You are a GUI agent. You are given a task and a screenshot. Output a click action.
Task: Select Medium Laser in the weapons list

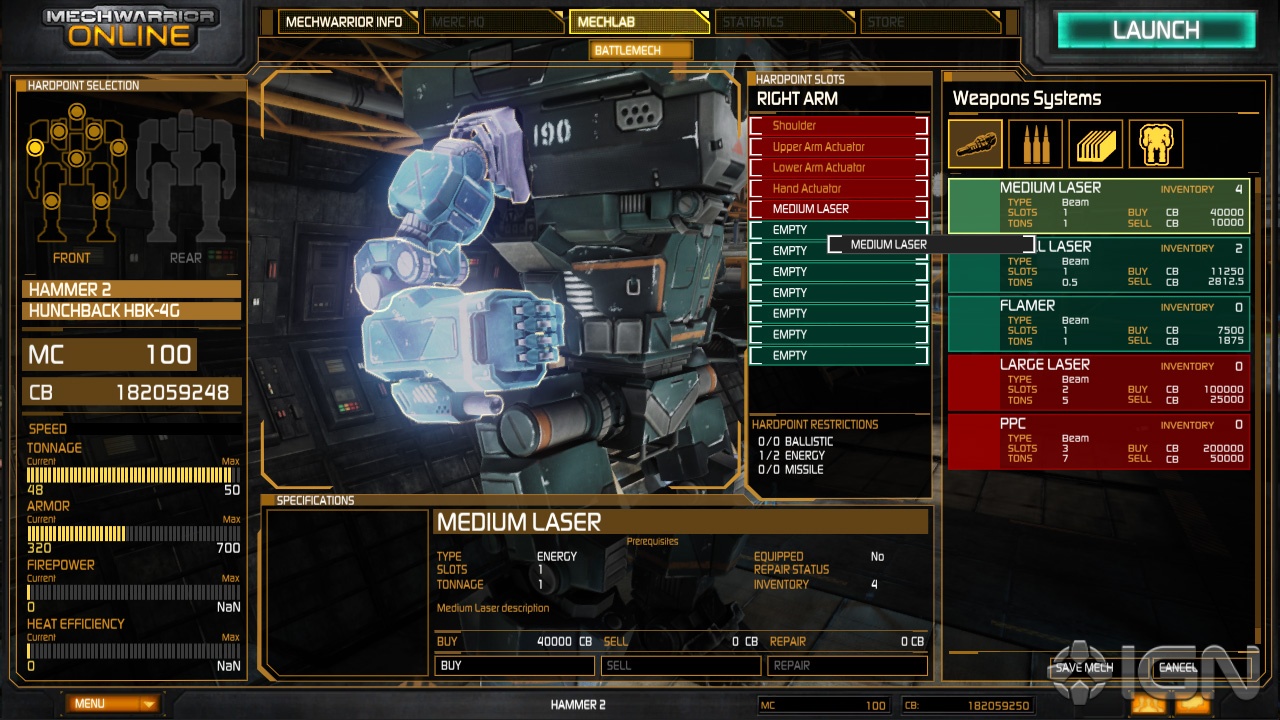coord(1097,205)
